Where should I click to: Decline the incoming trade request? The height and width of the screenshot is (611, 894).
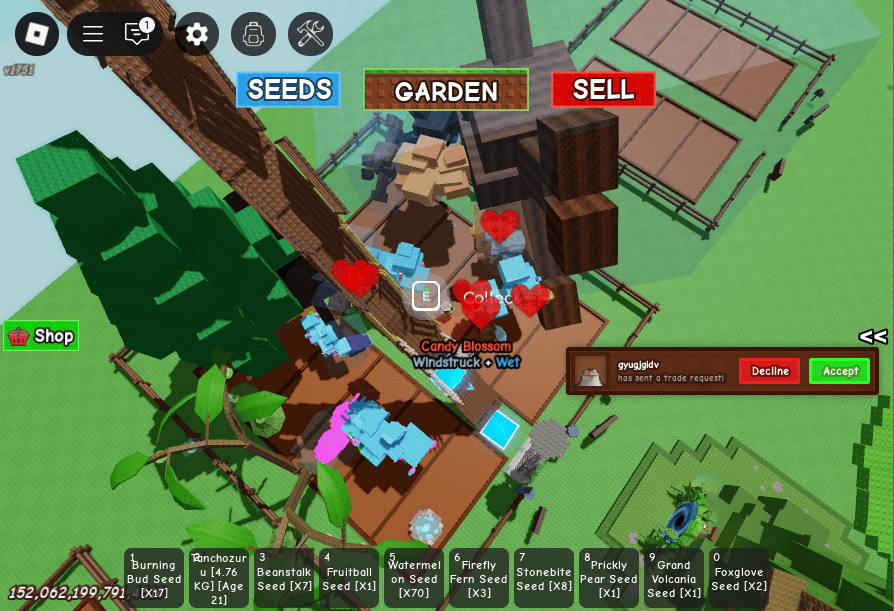click(769, 371)
